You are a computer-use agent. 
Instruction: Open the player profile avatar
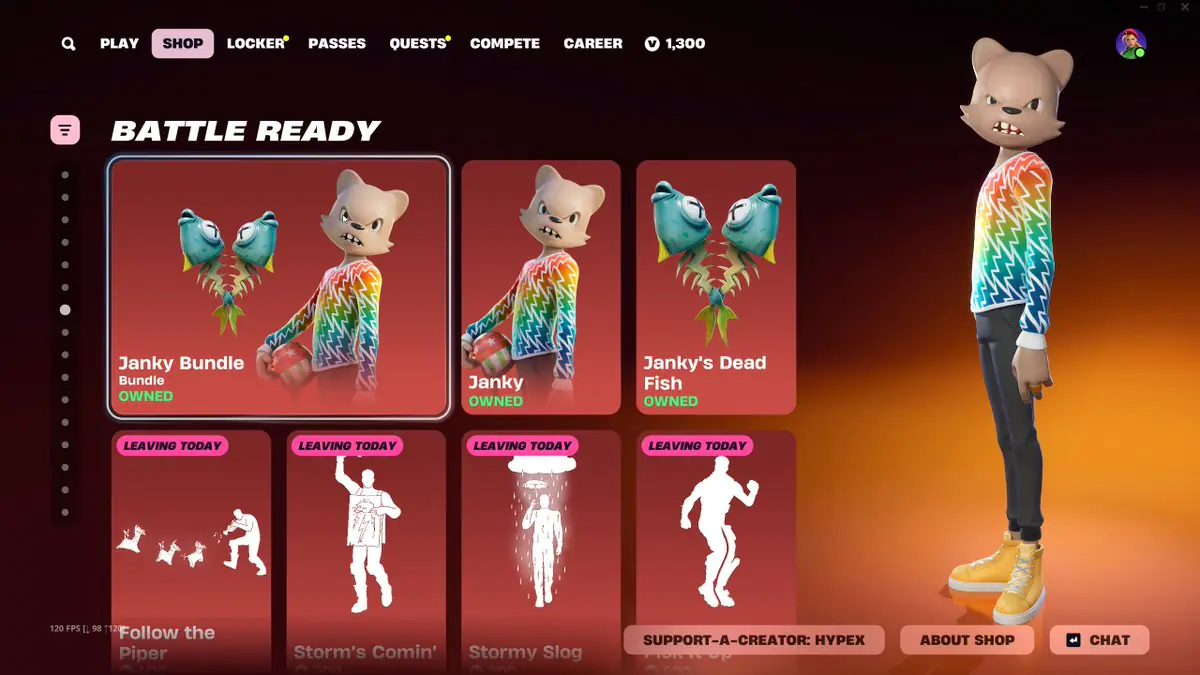[1131, 44]
